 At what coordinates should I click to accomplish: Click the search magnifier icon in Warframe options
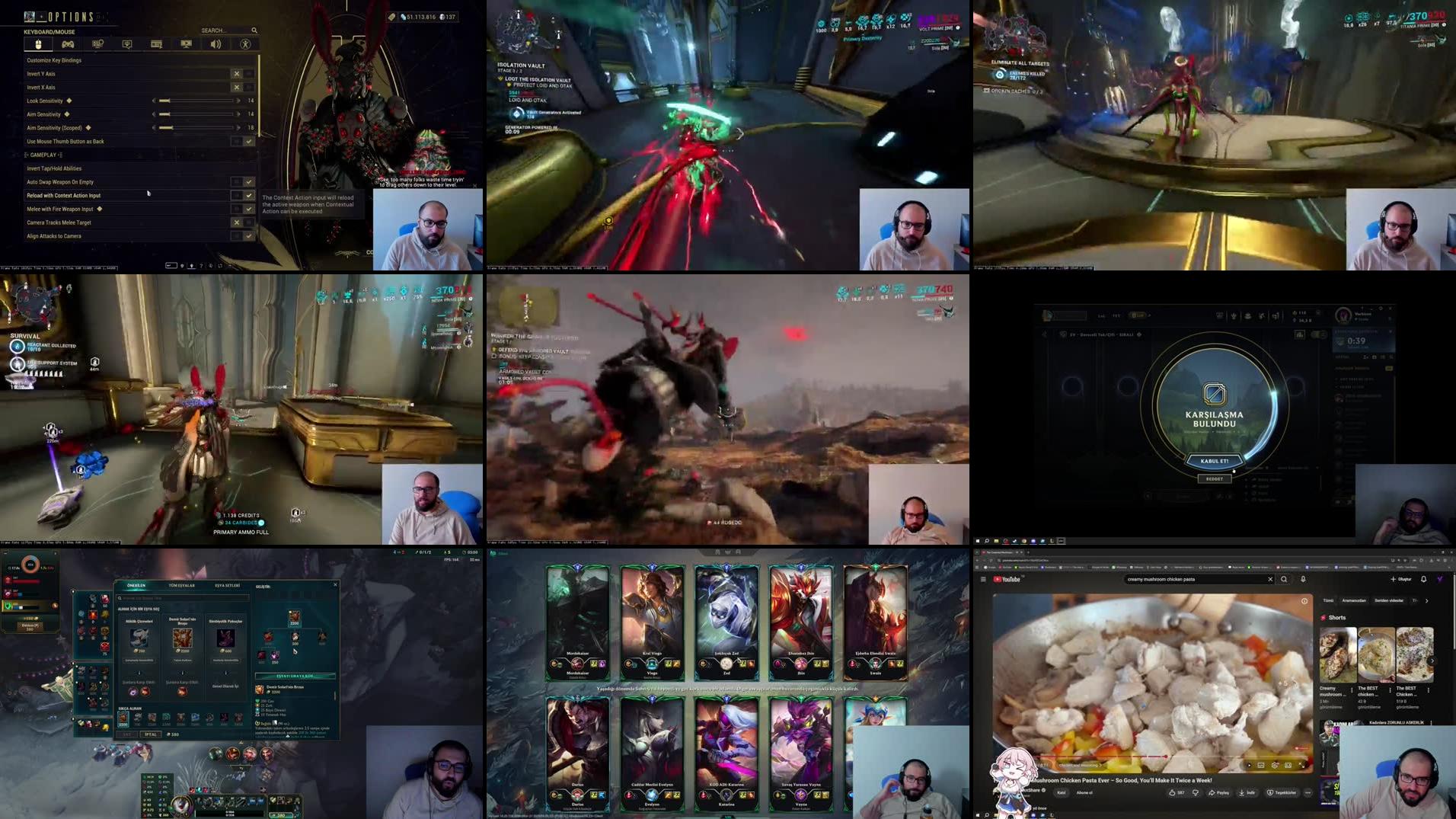pyautogui.click(x=254, y=30)
